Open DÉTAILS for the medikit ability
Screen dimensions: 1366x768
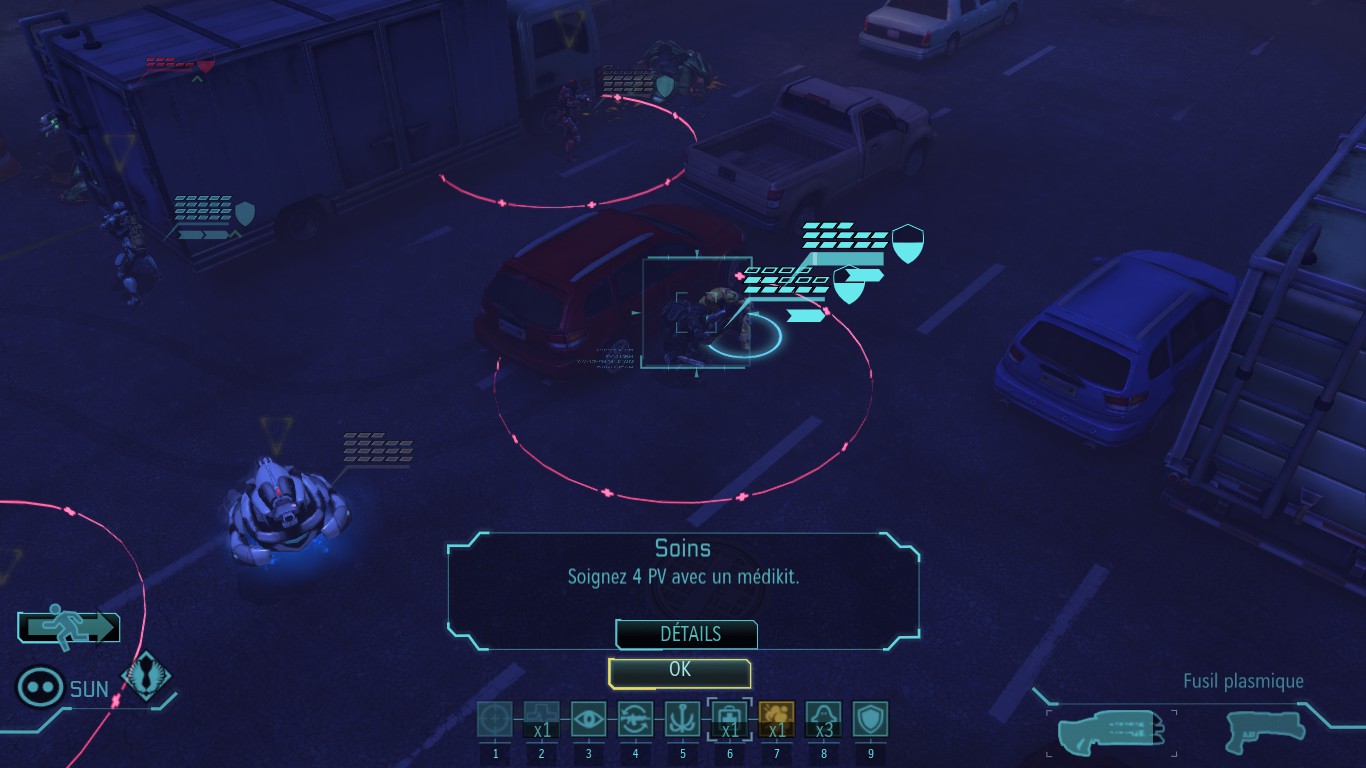click(688, 634)
